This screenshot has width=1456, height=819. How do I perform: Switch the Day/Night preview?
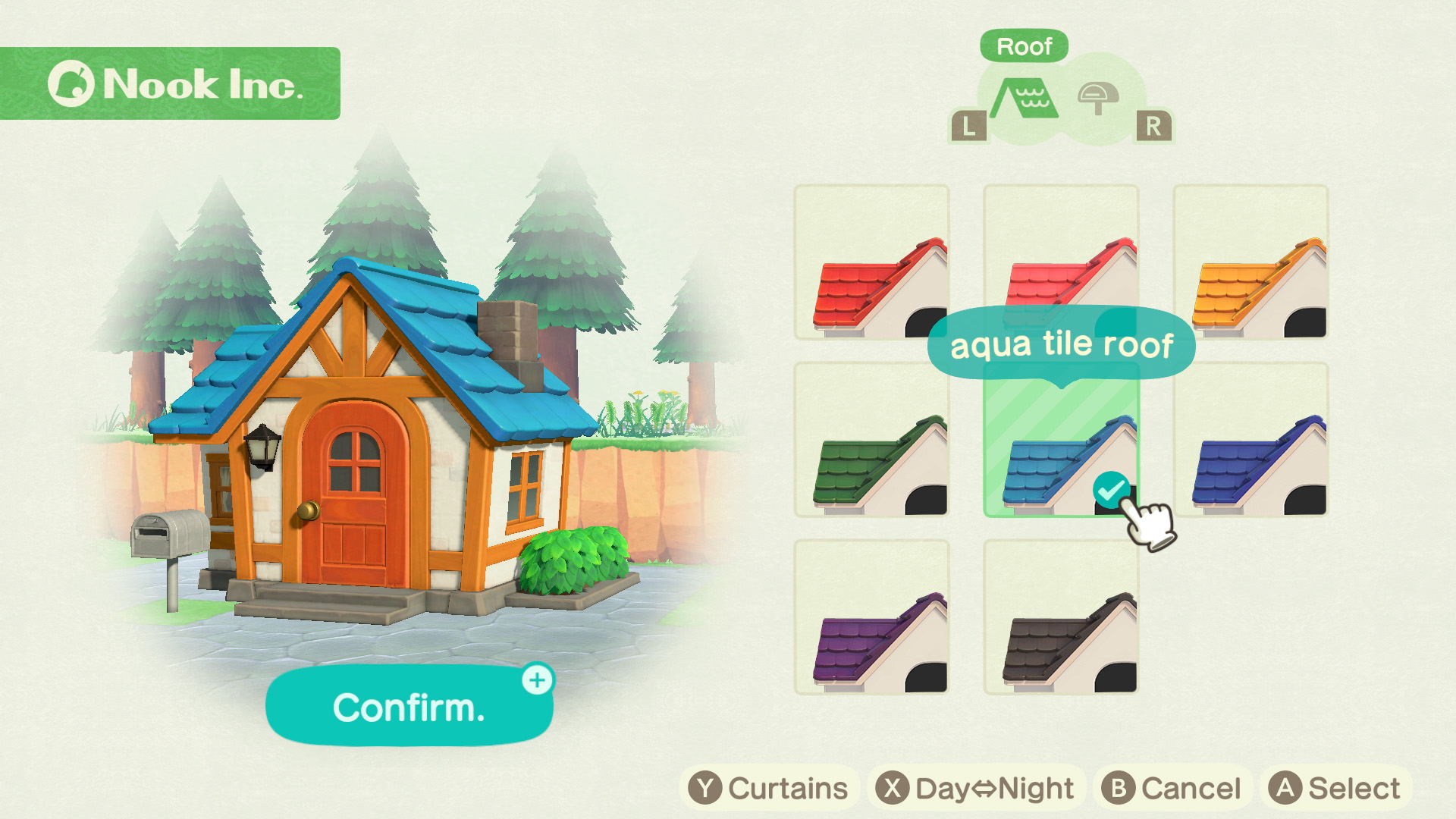tap(975, 788)
